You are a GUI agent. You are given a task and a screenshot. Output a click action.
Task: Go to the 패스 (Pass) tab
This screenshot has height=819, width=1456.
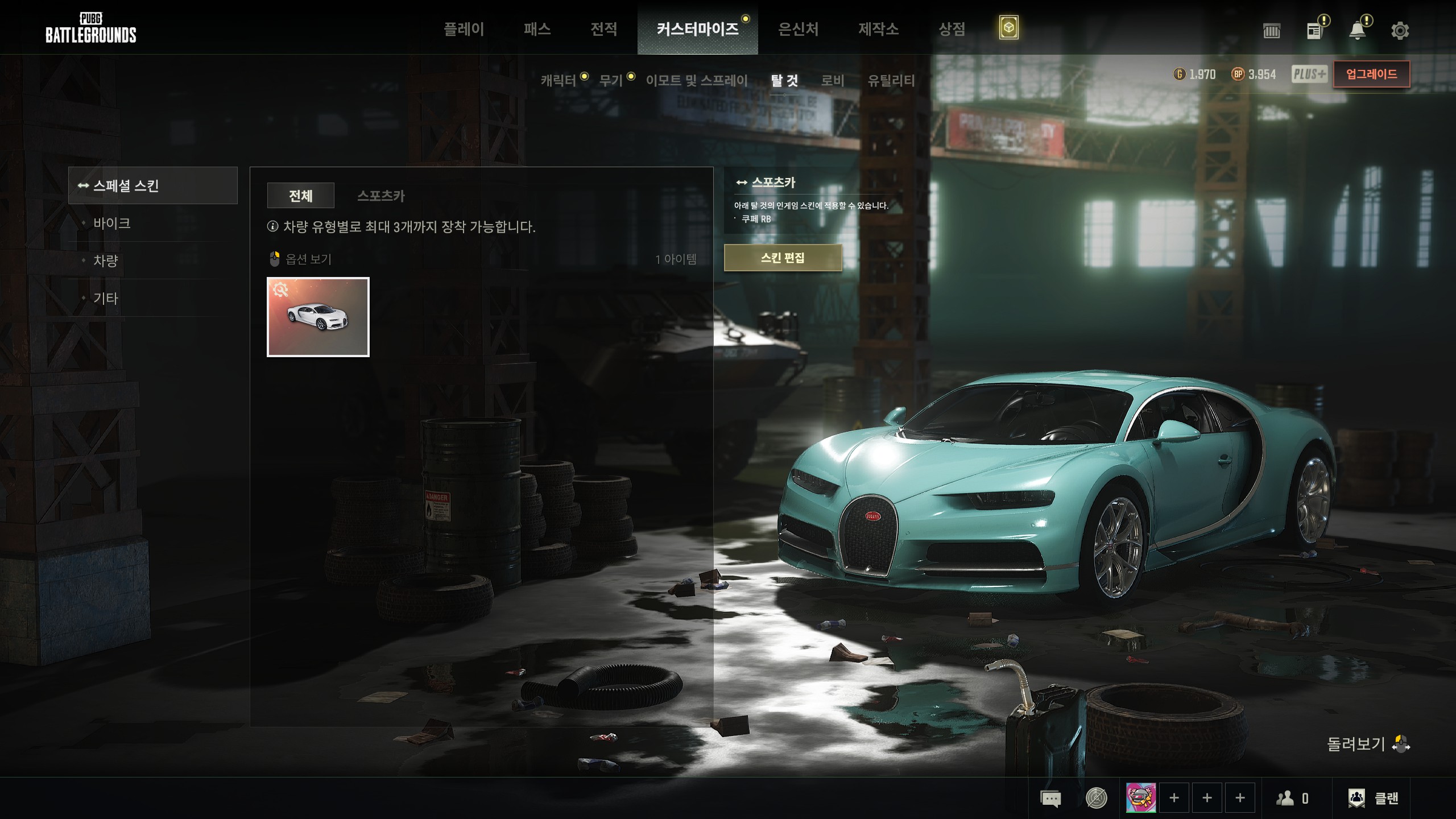(537, 29)
